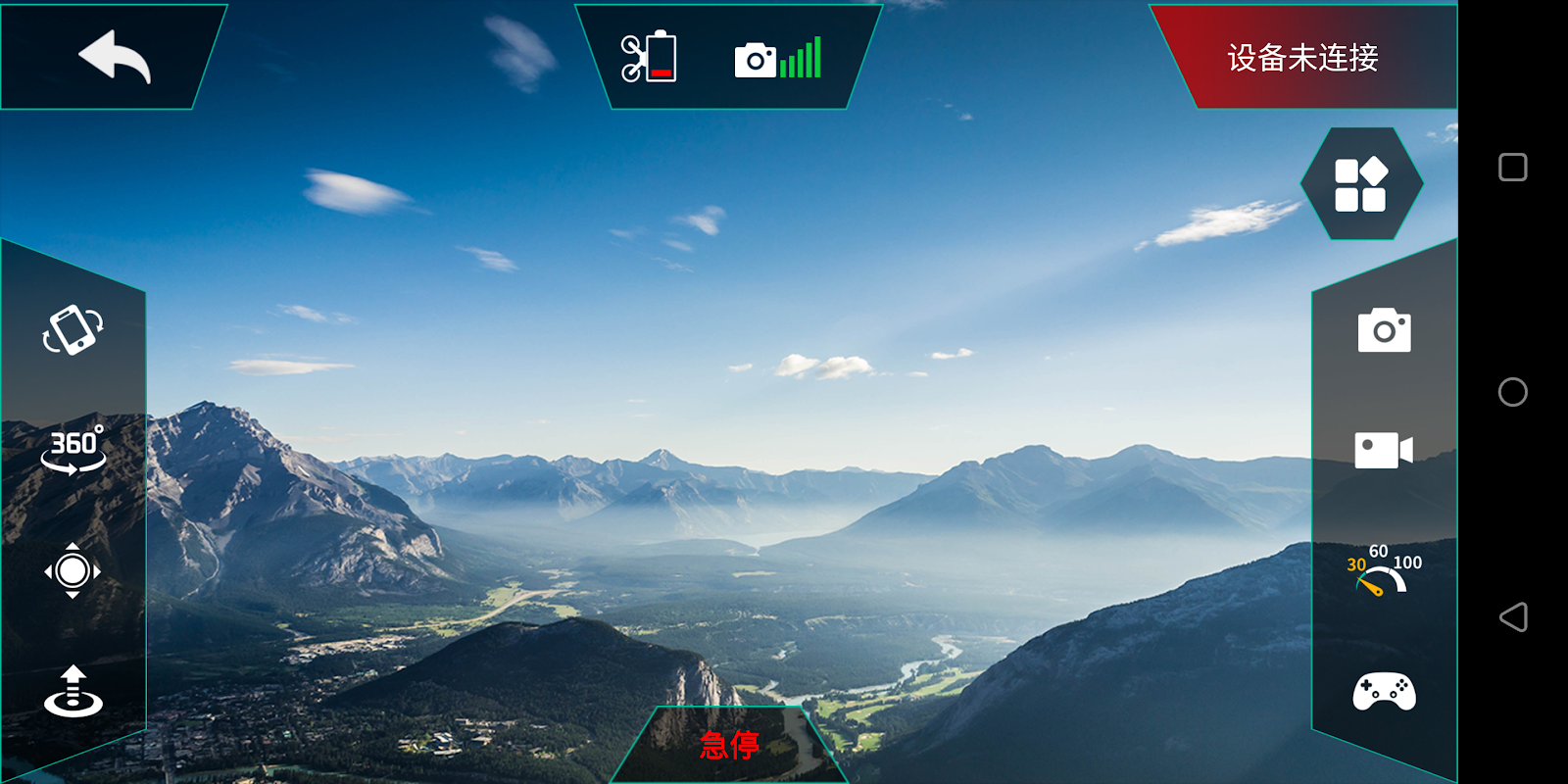
Task: Open the hexagonal apps grid menu
Action: click(x=1360, y=184)
